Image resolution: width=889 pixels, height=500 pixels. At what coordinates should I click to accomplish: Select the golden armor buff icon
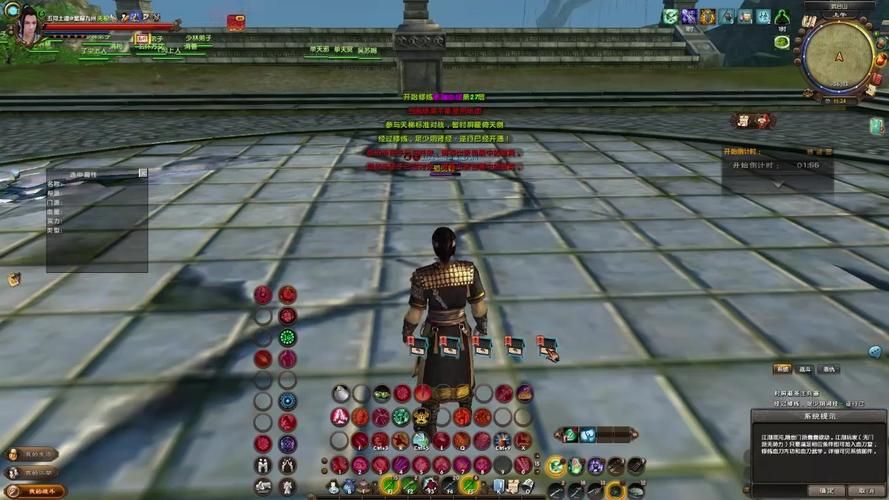[x=707, y=16]
